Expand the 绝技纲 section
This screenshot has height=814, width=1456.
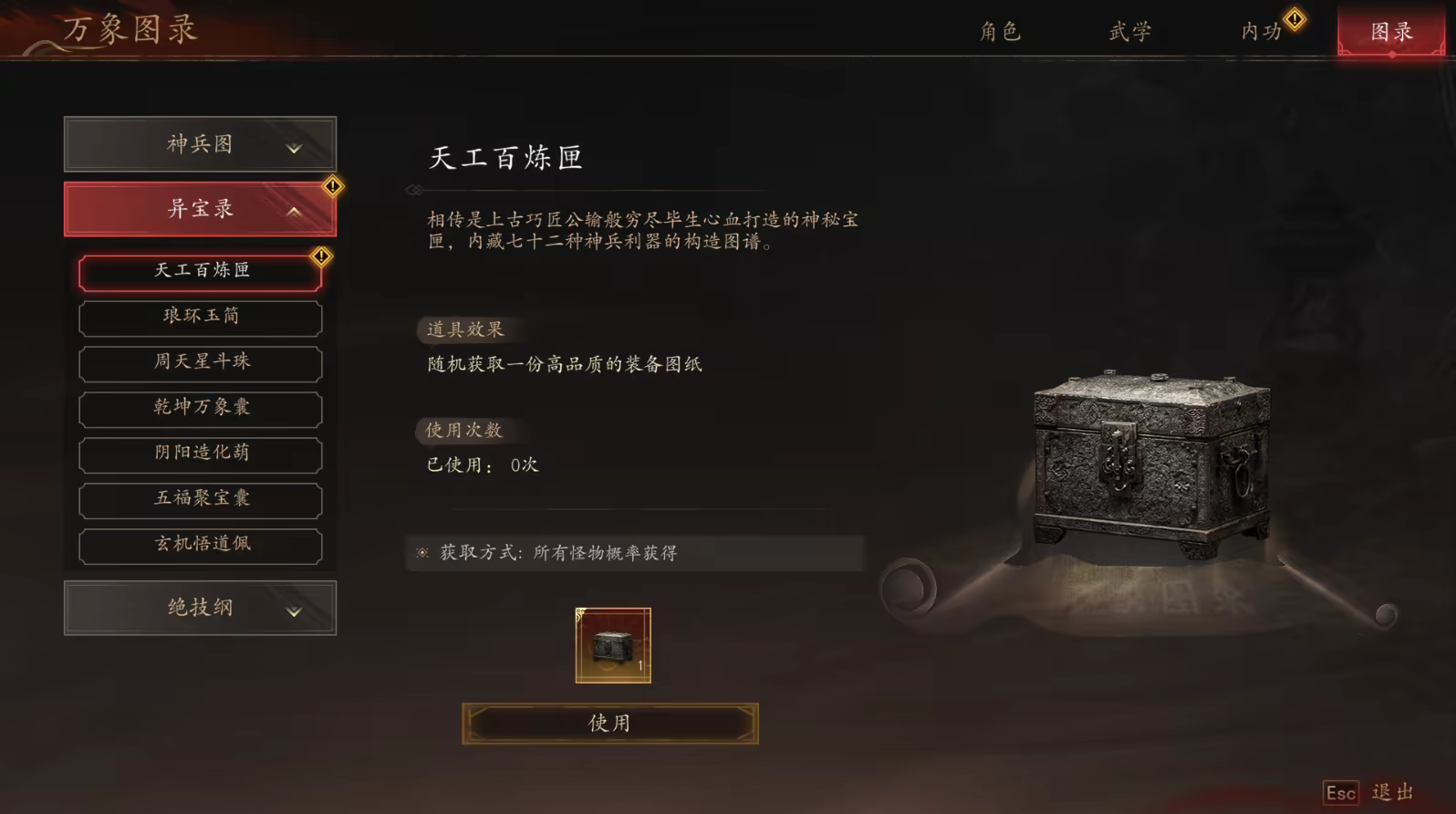point(200,608)
